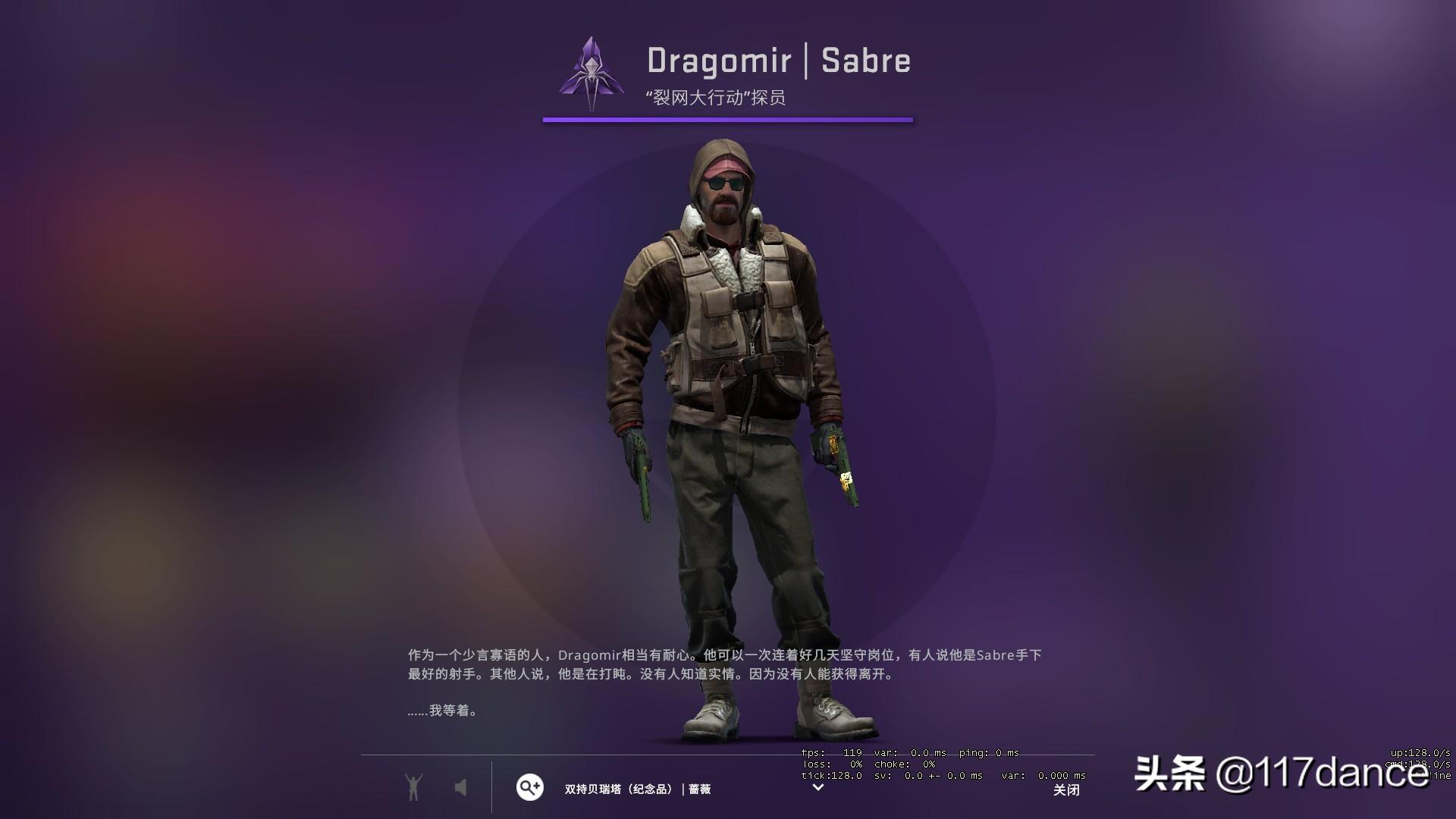Click the ……我等着。 quote line
1456x819 pixels.
pyautogui.click(x=443, y=711)
